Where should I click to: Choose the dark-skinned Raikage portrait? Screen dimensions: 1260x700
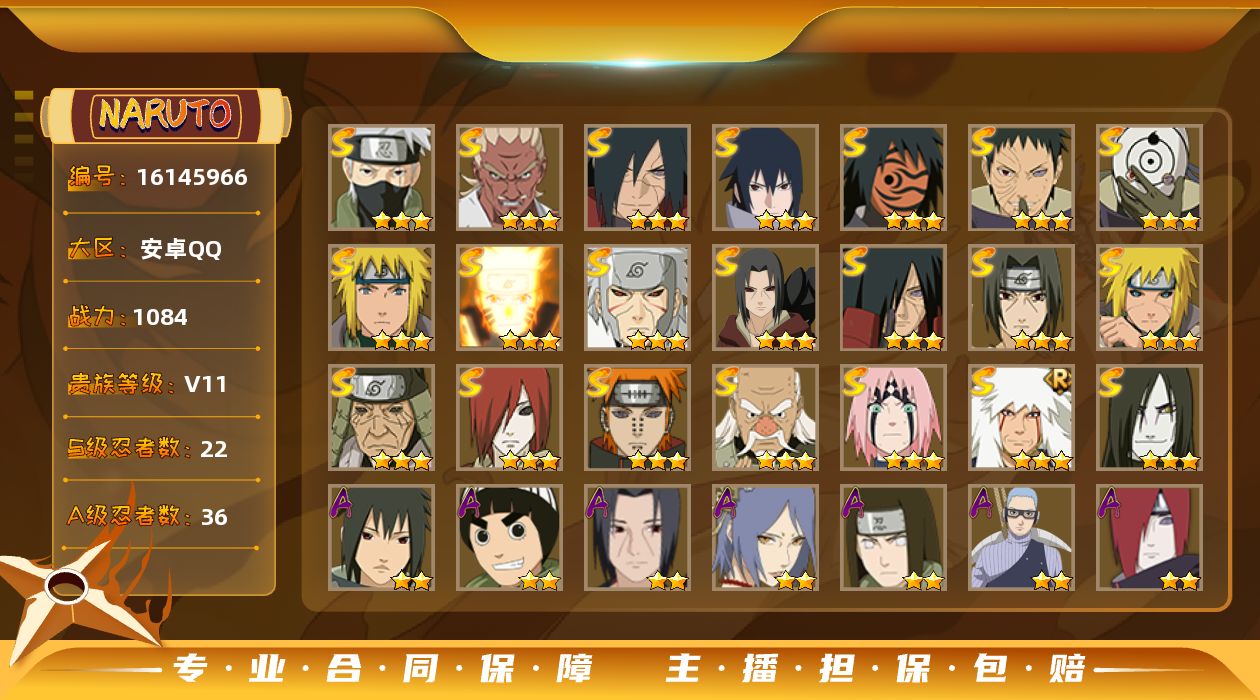[509, 177]
